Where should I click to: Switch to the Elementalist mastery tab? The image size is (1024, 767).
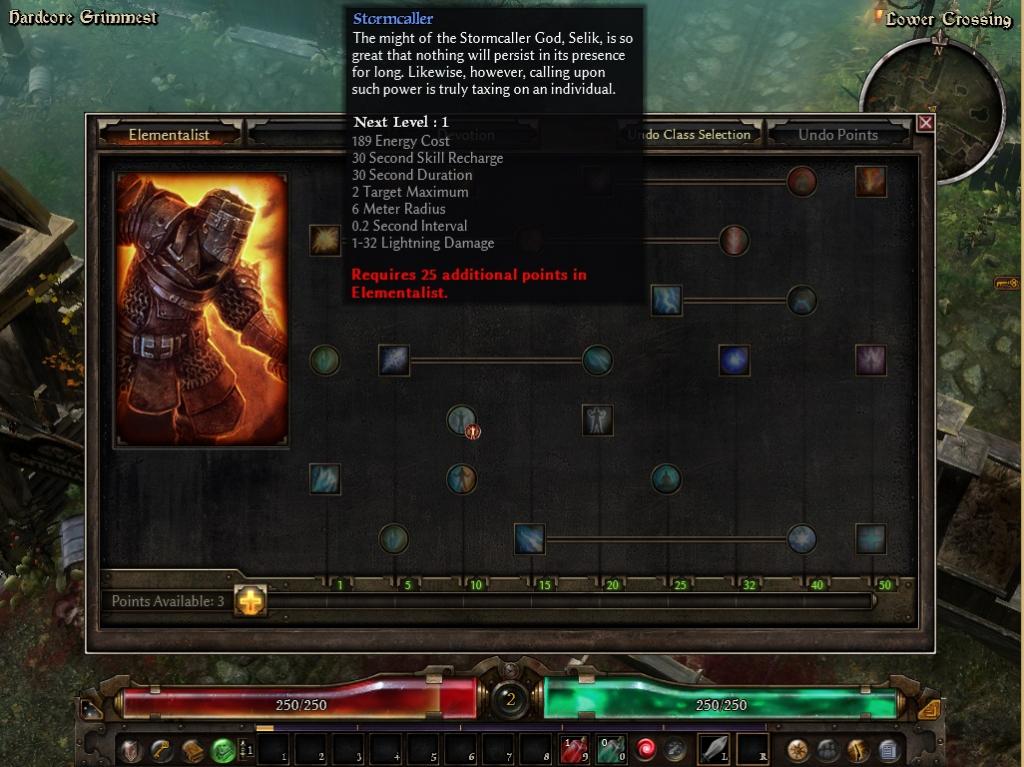[168, 135]
